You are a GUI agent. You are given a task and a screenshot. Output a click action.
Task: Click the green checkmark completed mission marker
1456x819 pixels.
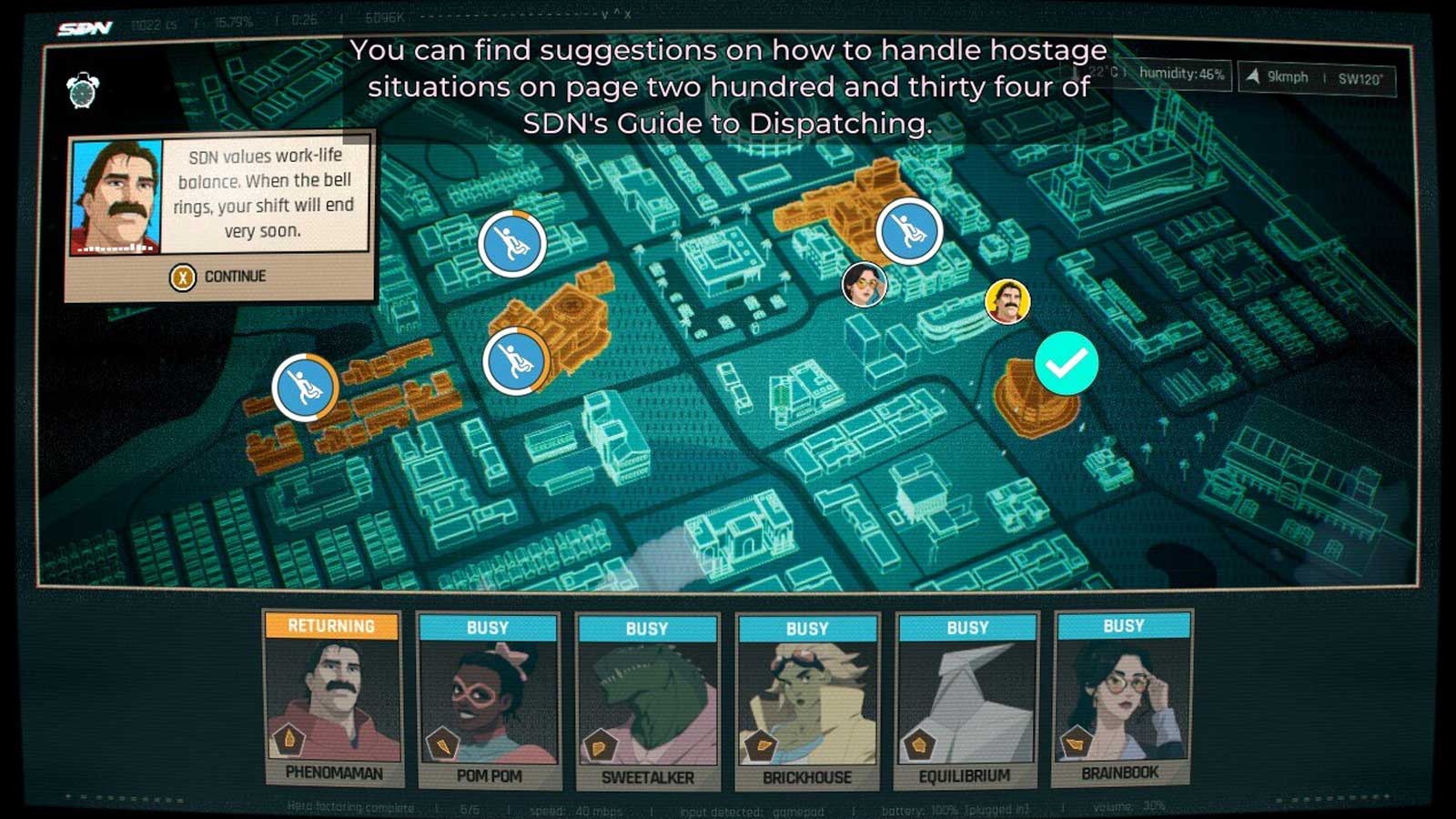pos(1067,363)
